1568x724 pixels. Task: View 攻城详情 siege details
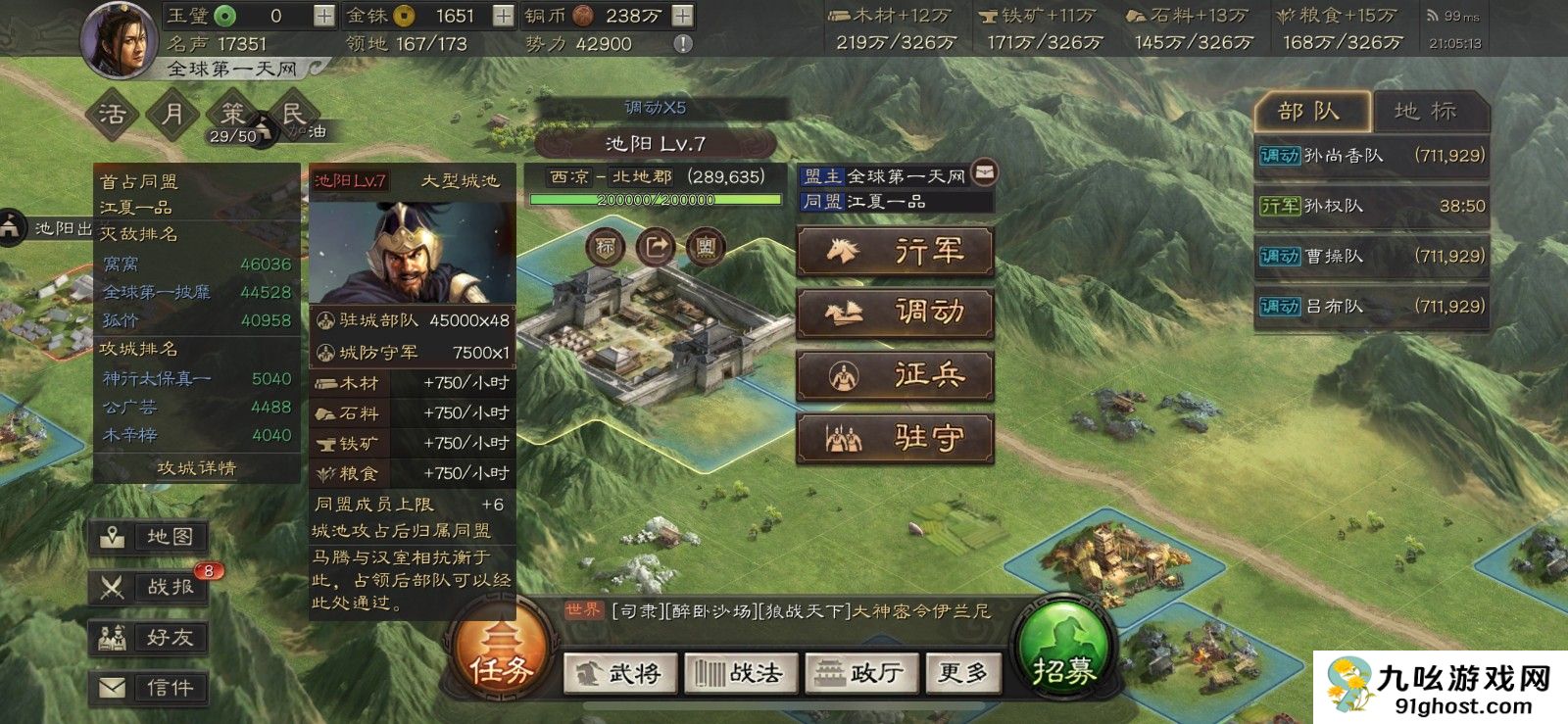pos(197,468)
